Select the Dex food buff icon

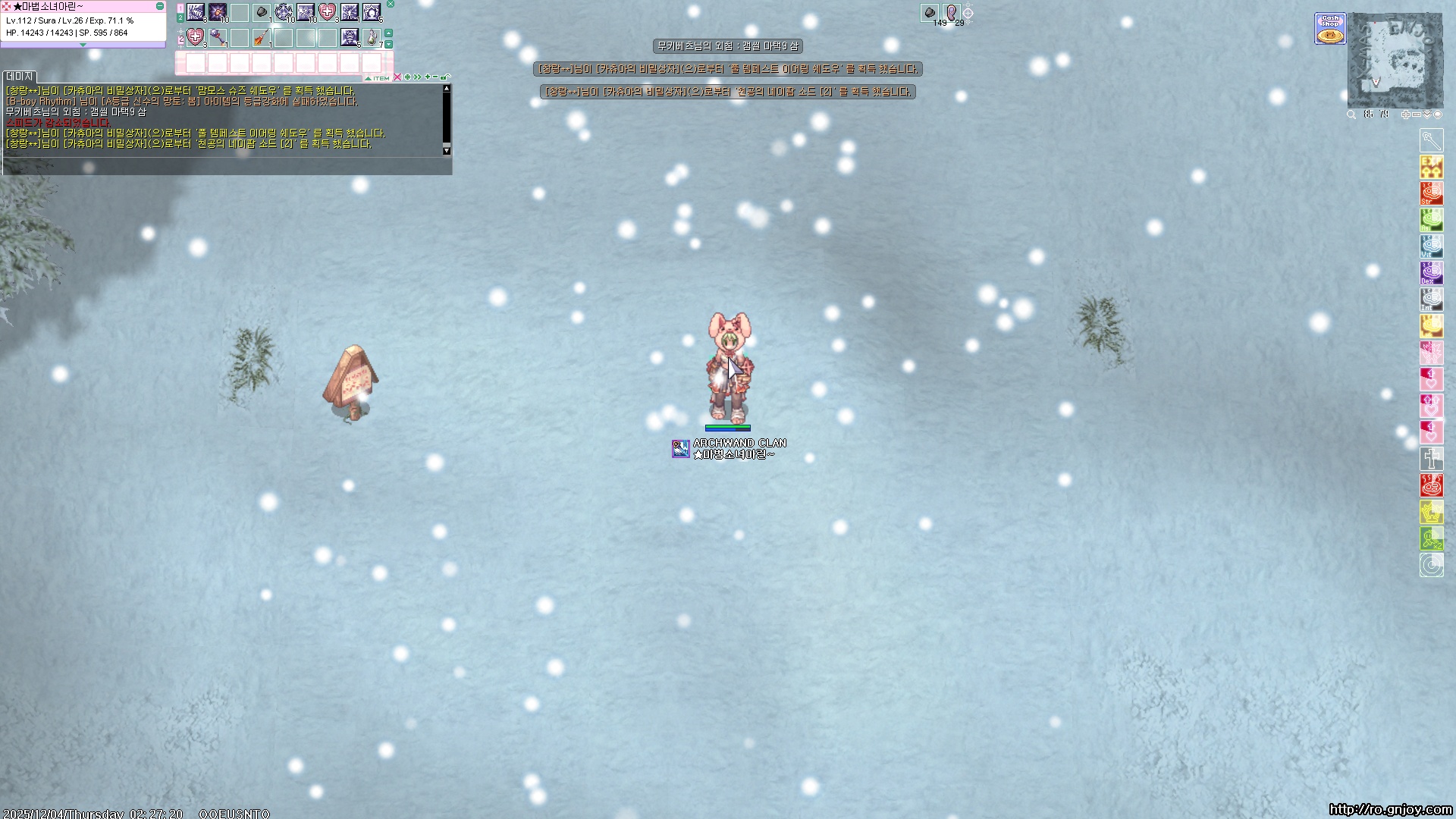pos(1431,272)
